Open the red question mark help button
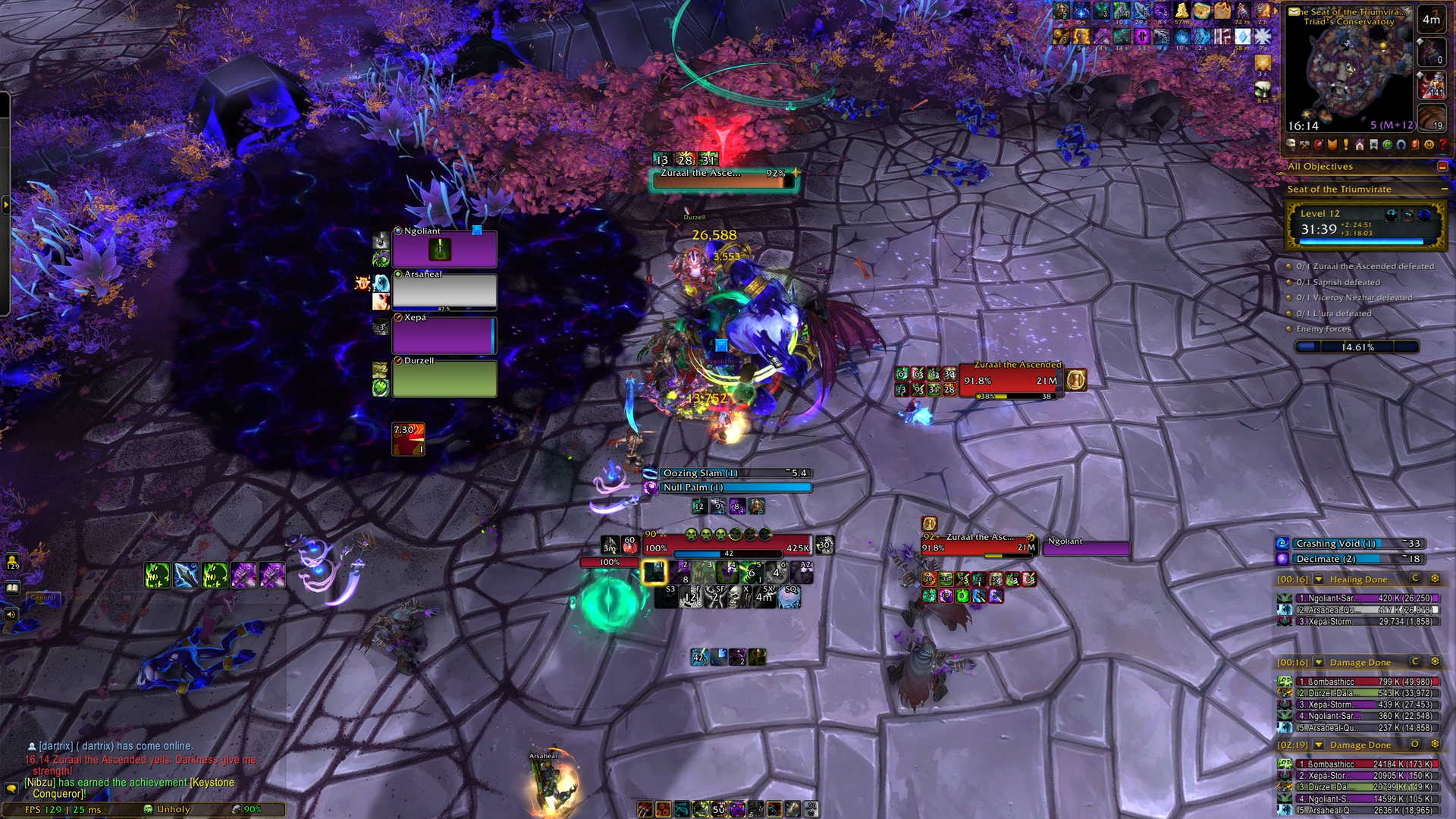This screenshot has width=1456, height=819. coord(1442,145)
